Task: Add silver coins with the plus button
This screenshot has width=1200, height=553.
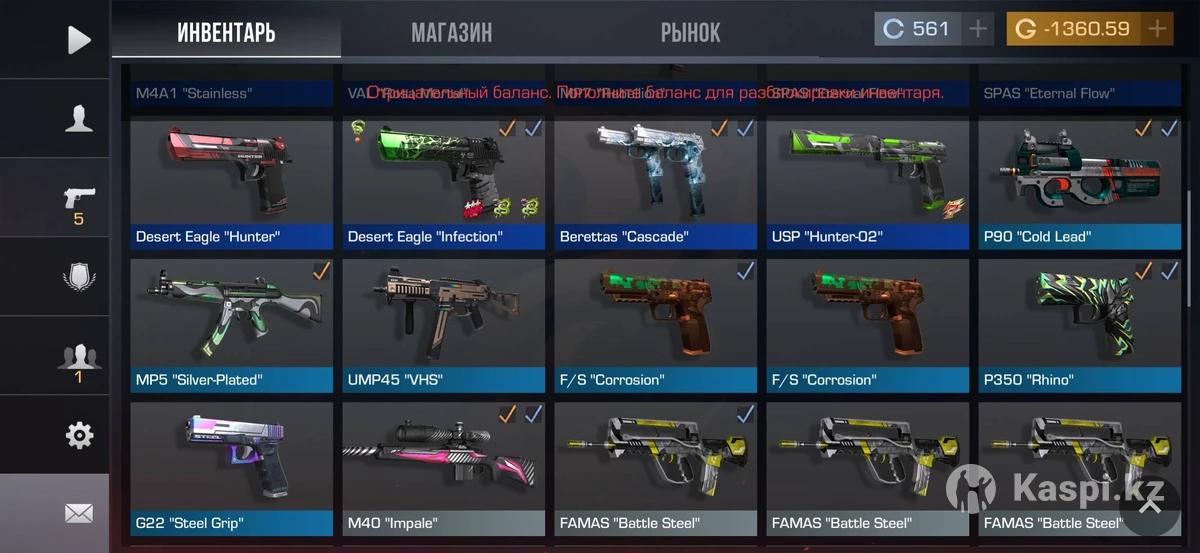Action: (978, 29)
